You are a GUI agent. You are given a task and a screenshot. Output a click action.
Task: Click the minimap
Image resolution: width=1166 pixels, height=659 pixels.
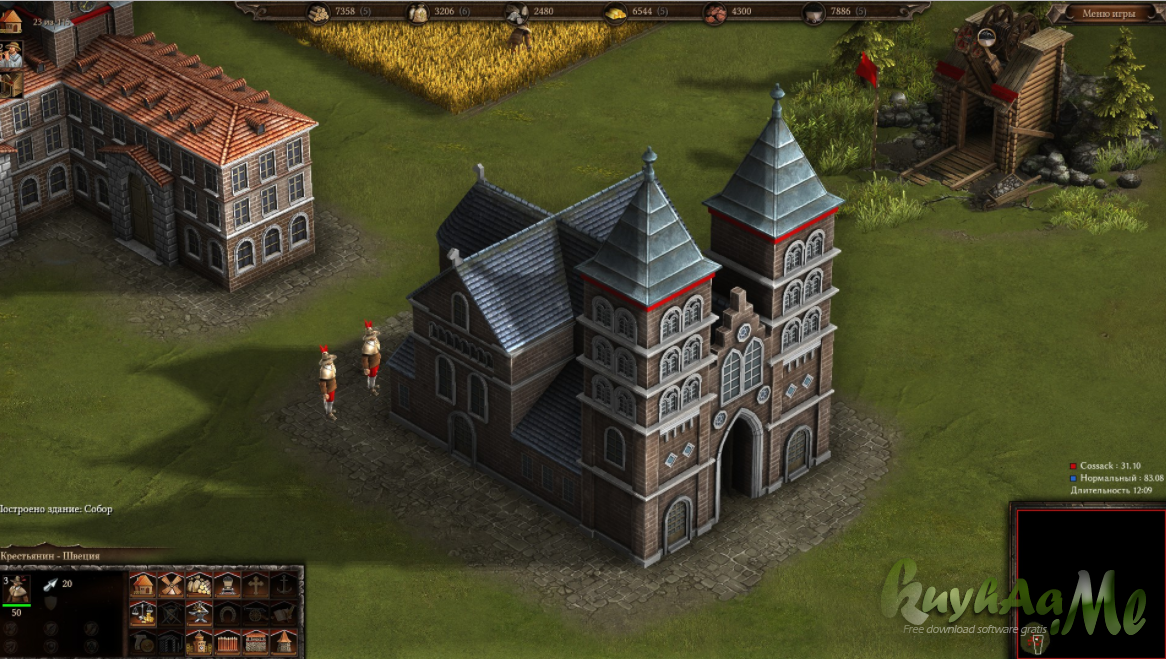tap(1090, 582)
